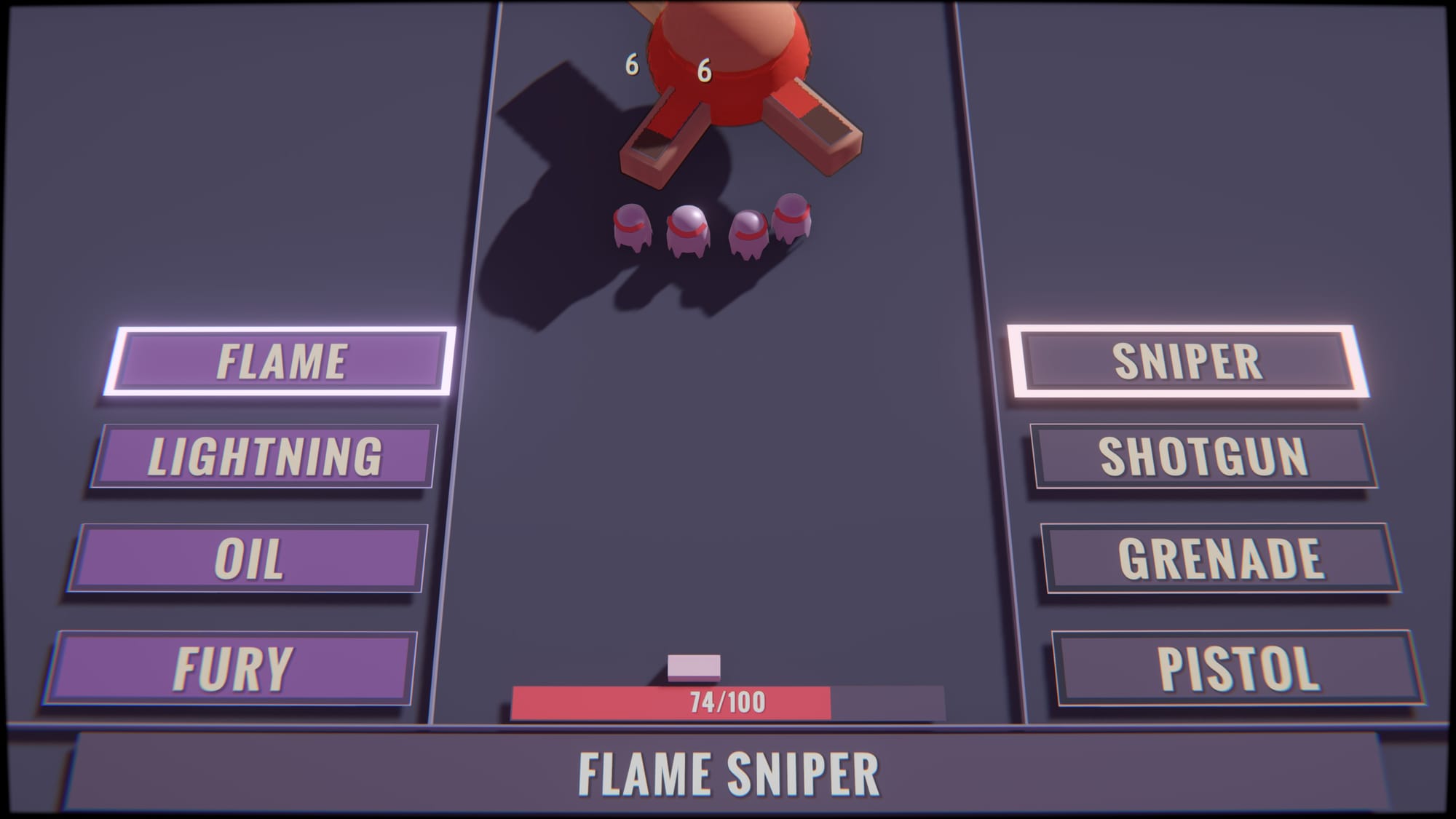Equip the Pistol weapon option
This screenshot has height=819, width=1456.
click(x=1238, y=668)
